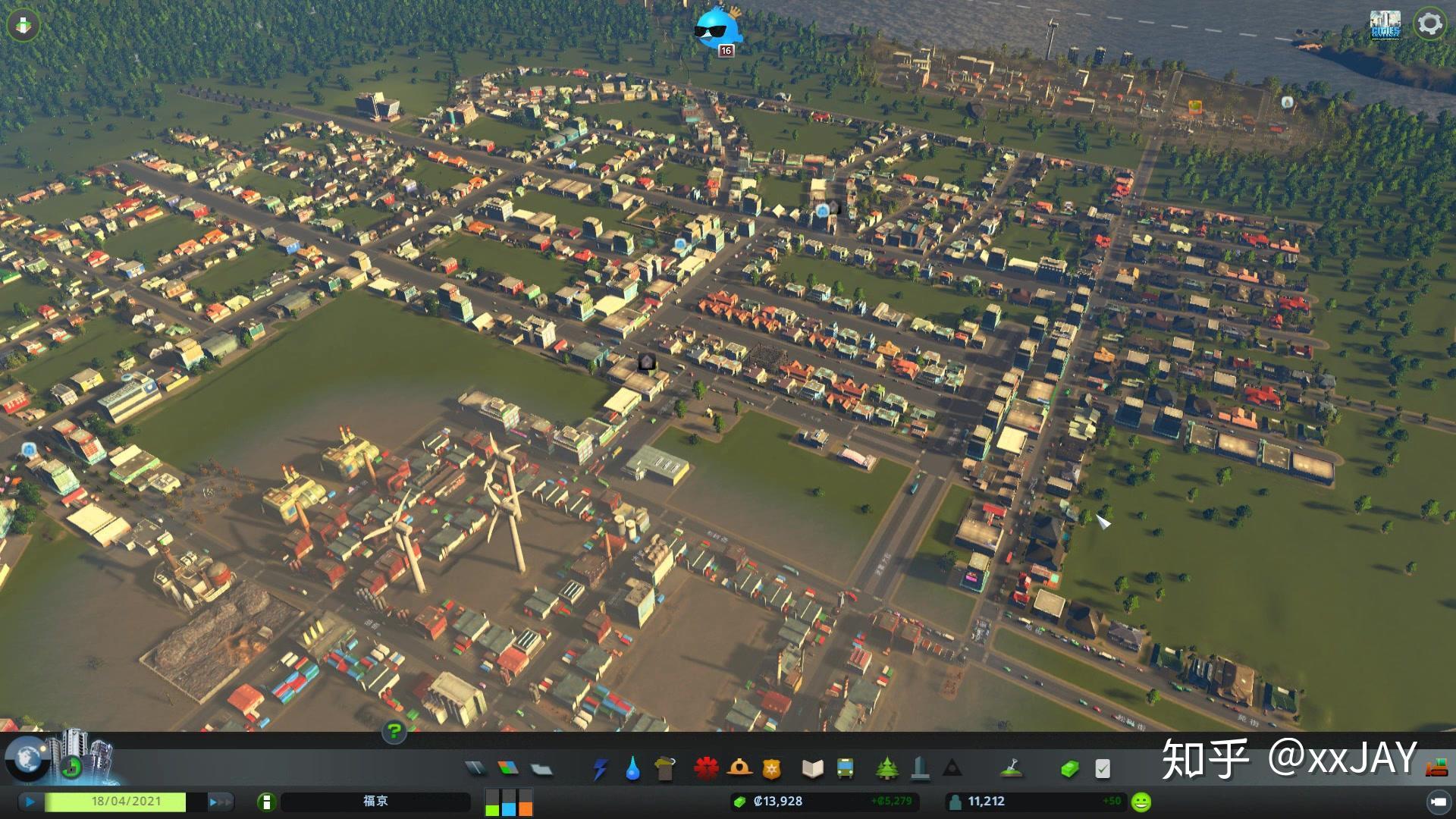
Task: Open the Zoning tool
Action: pyautogui.click(x=508, y=769)
